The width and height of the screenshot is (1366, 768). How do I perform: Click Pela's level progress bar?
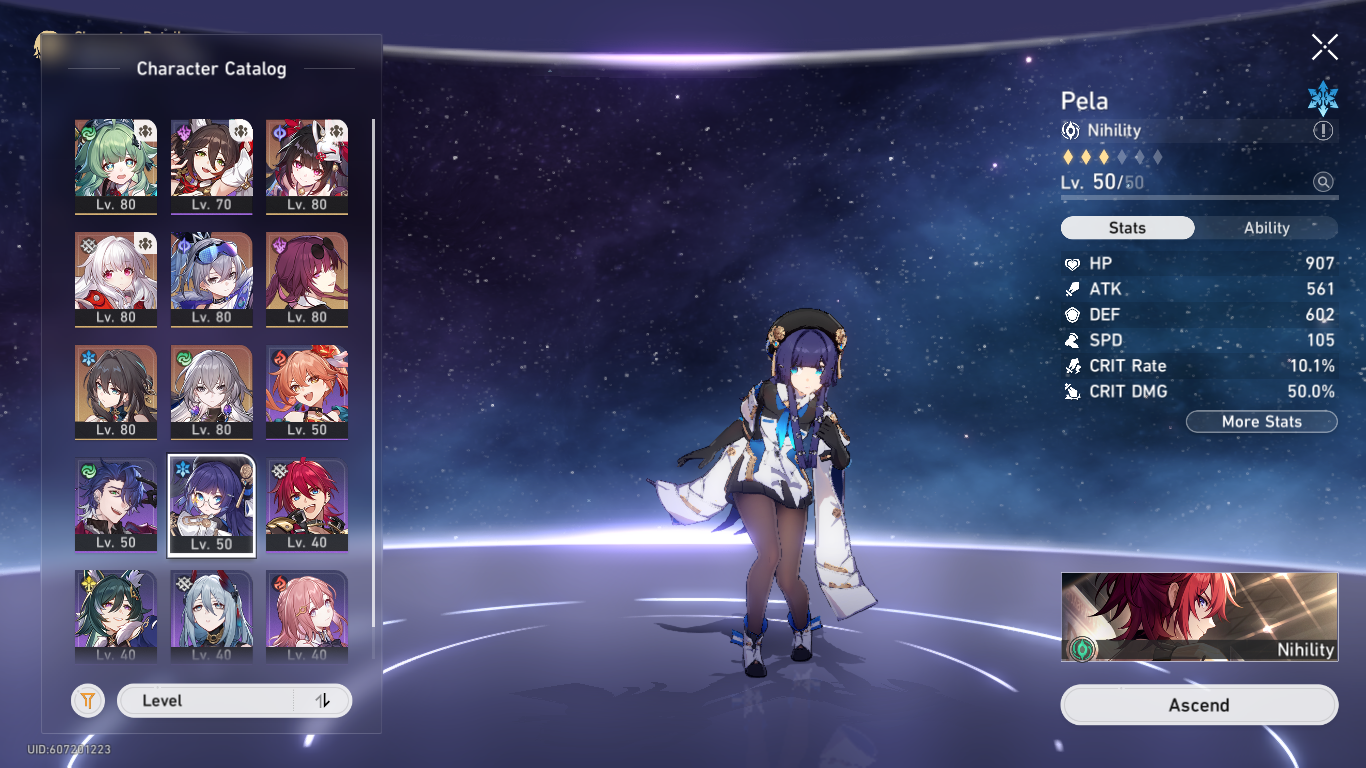[x=1199, y=199]
